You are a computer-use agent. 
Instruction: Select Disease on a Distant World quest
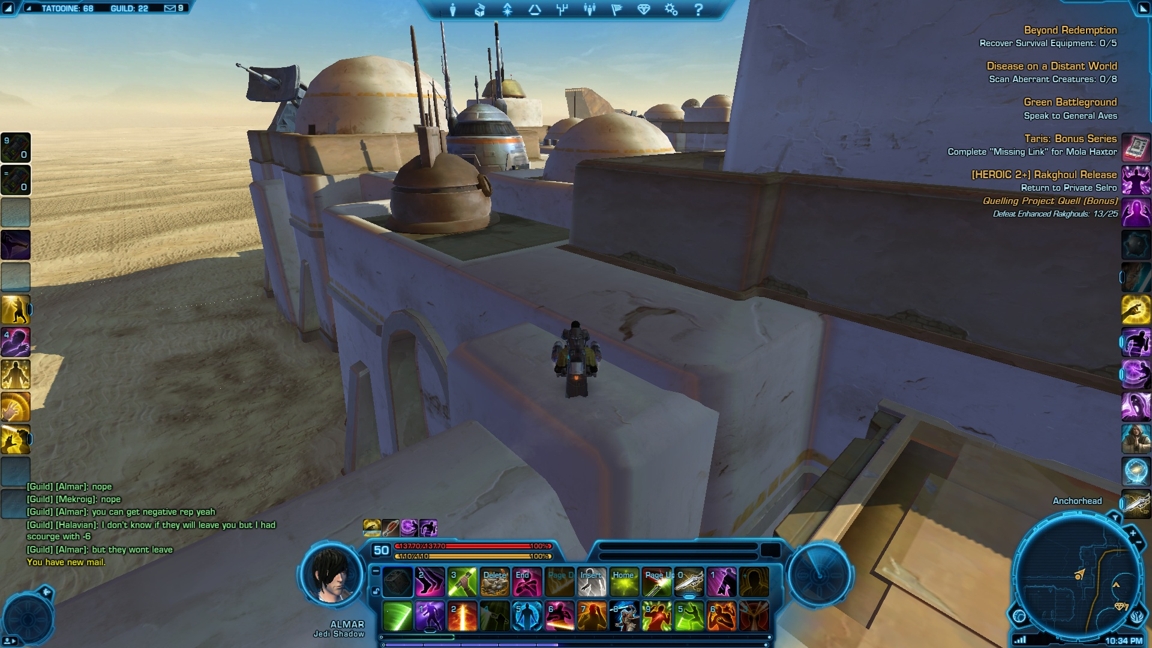tap(1051, 66)
